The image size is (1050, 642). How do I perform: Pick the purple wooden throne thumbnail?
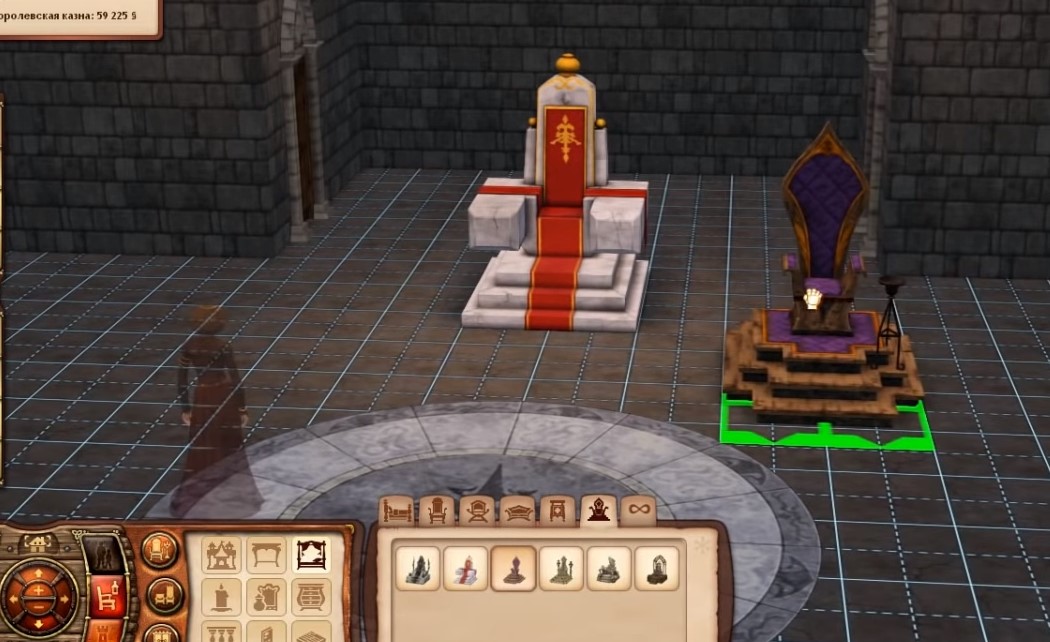point(513,568)
